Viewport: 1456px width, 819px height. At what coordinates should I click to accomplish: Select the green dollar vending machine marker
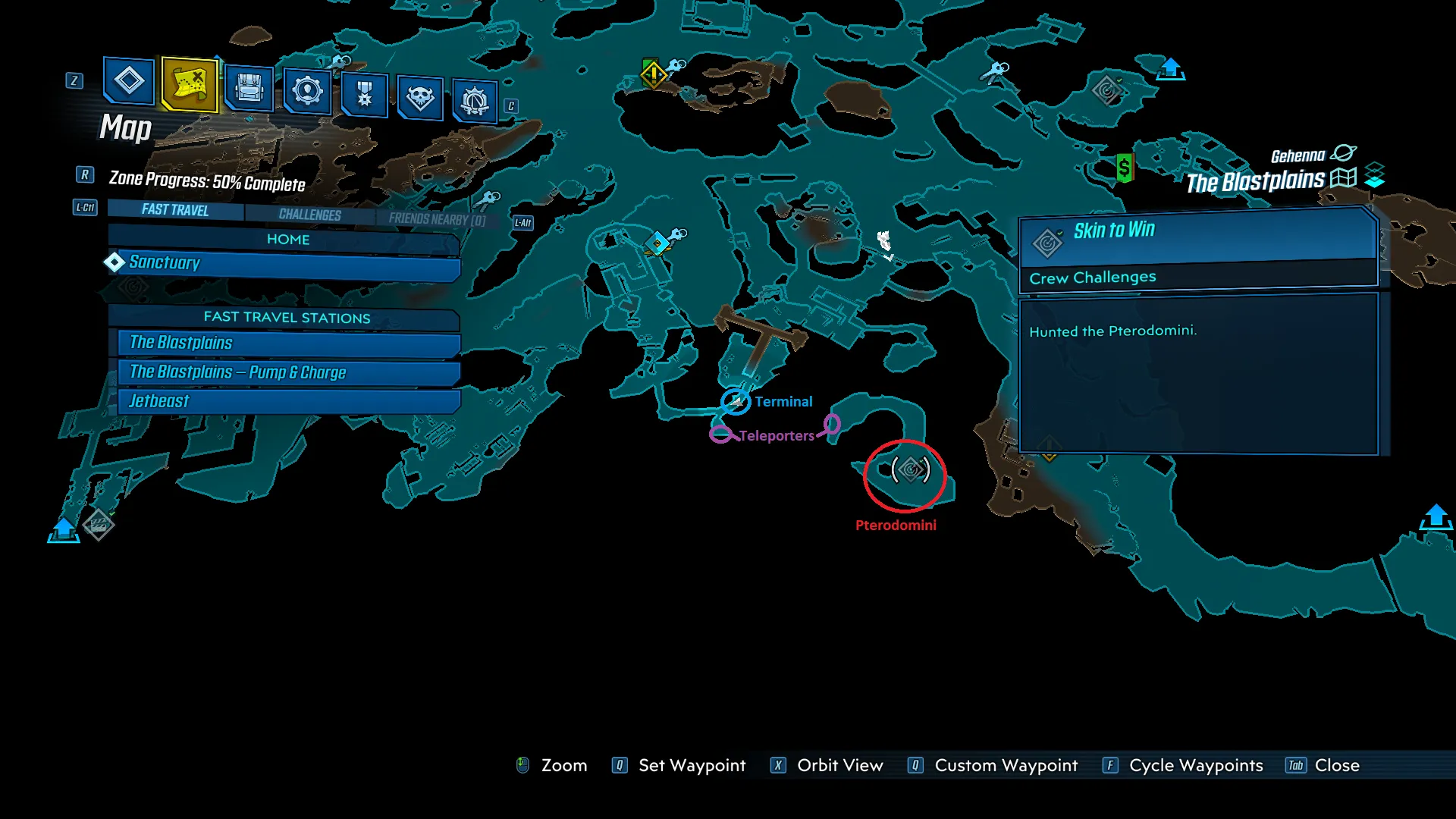click(x=1125, y=168)
